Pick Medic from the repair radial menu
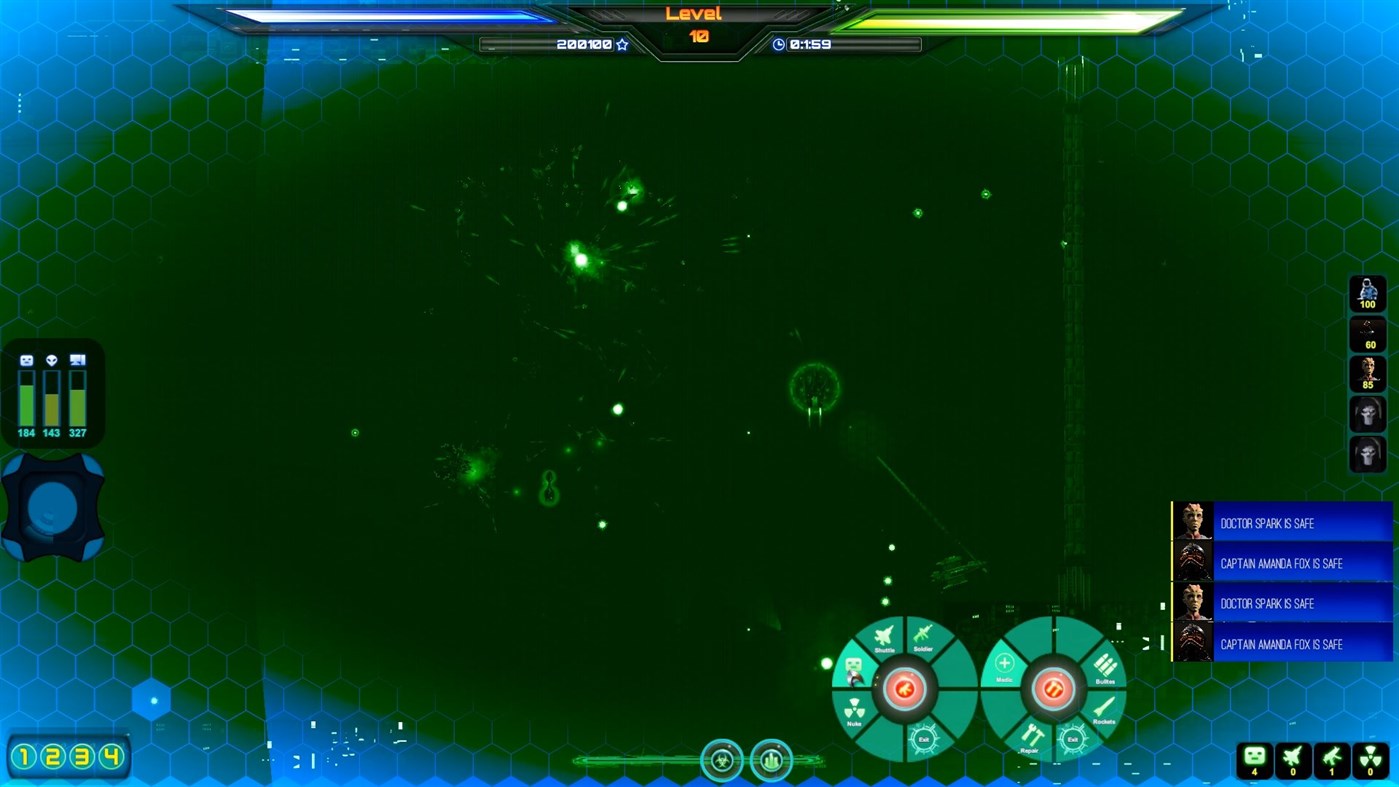The width and height of the screenshot is (1399, 787). [x=1004, y=667]
